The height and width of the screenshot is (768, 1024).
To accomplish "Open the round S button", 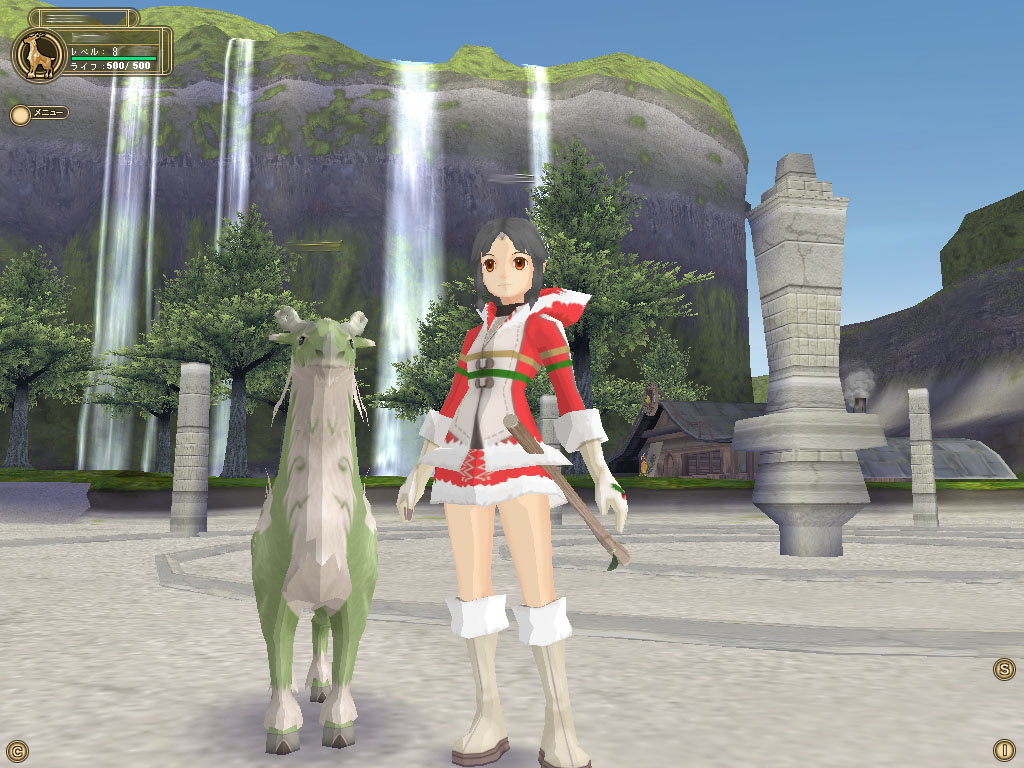I will [x=1004, y=669].
